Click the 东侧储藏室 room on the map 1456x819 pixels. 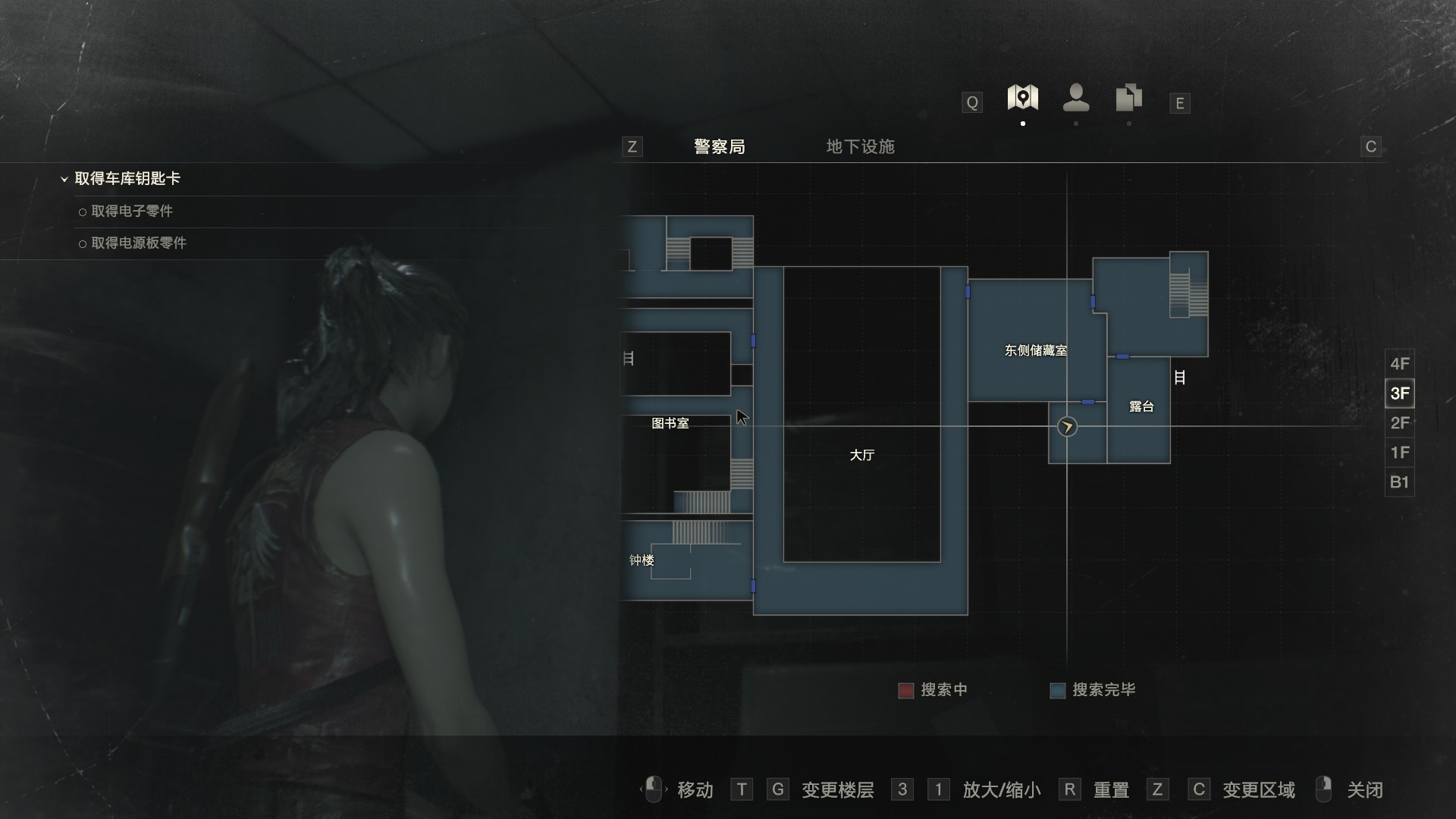[x=1035, y=350]
